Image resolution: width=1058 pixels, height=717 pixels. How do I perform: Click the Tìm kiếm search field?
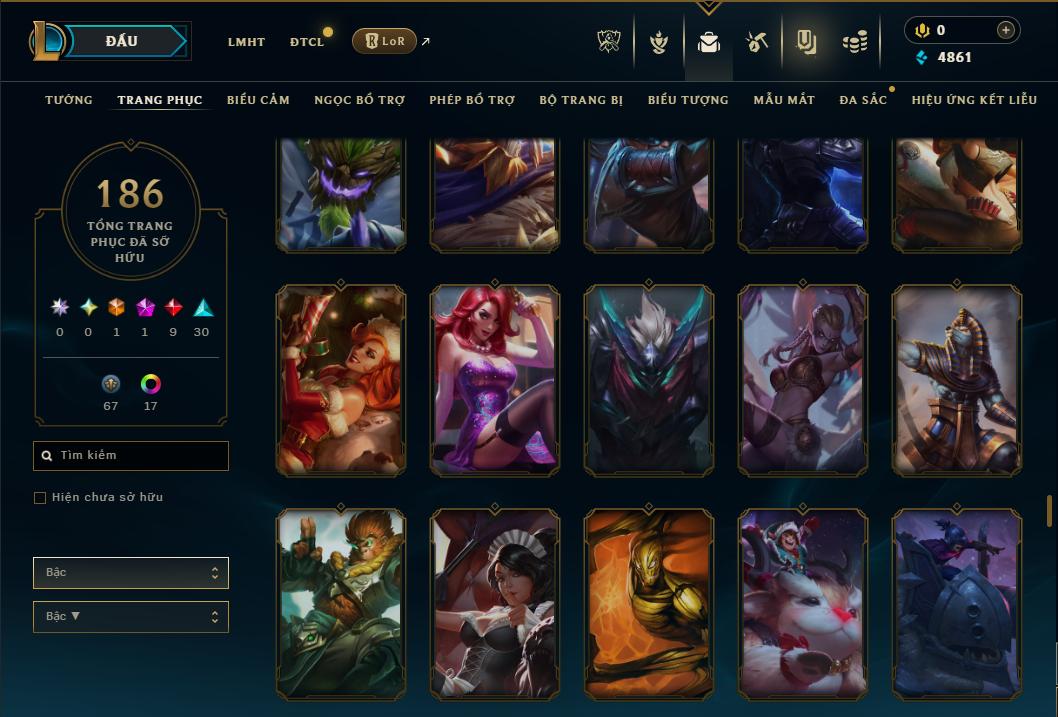point(131,456)
